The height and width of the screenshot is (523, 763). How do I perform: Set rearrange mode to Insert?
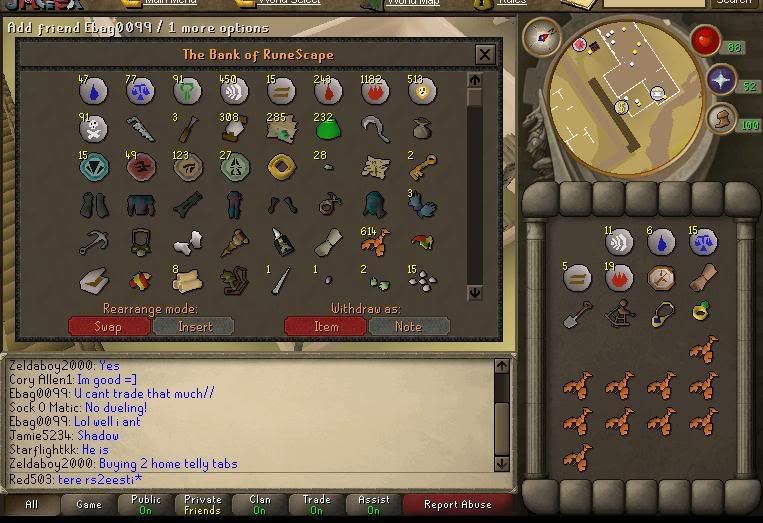194,326
